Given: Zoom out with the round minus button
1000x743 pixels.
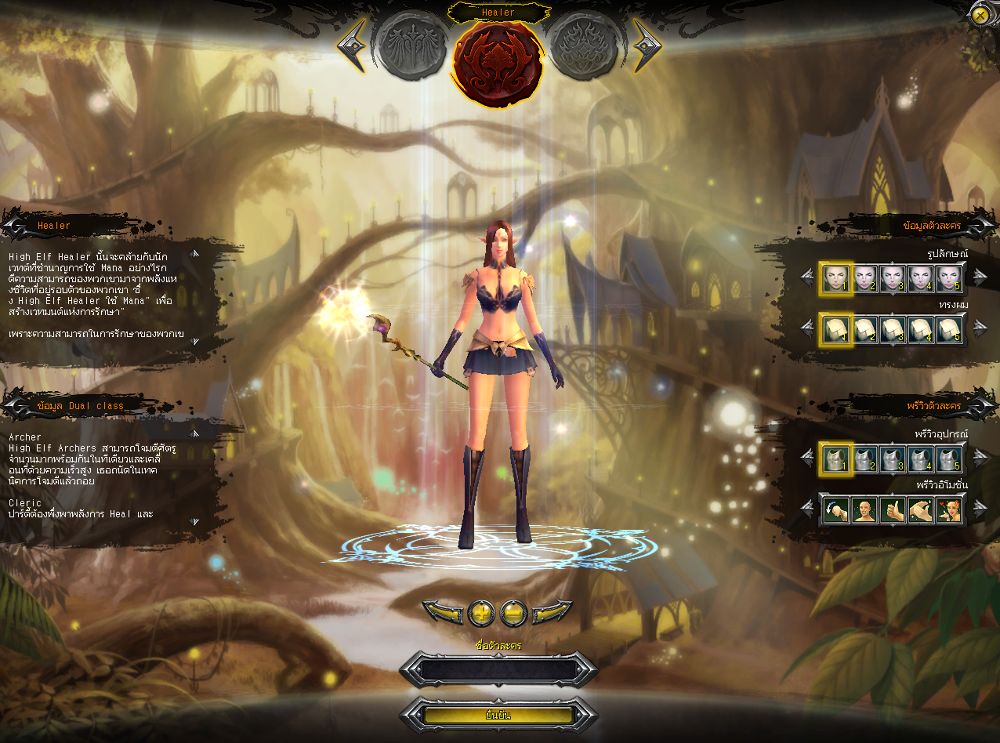Looking at the screenshot, I should pos(513,611).
